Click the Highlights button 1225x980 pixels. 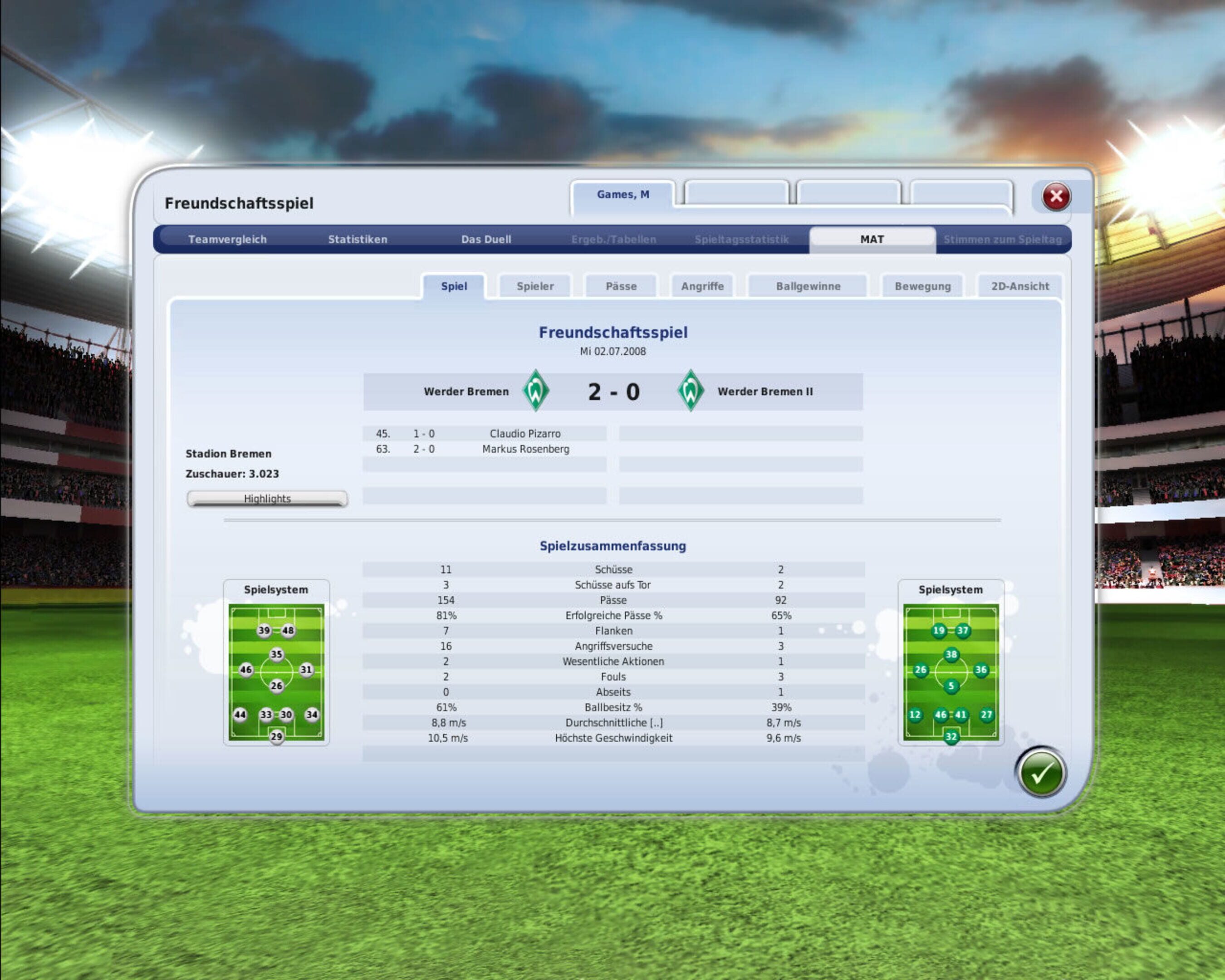pyautogui.click(x=267, y=498)
